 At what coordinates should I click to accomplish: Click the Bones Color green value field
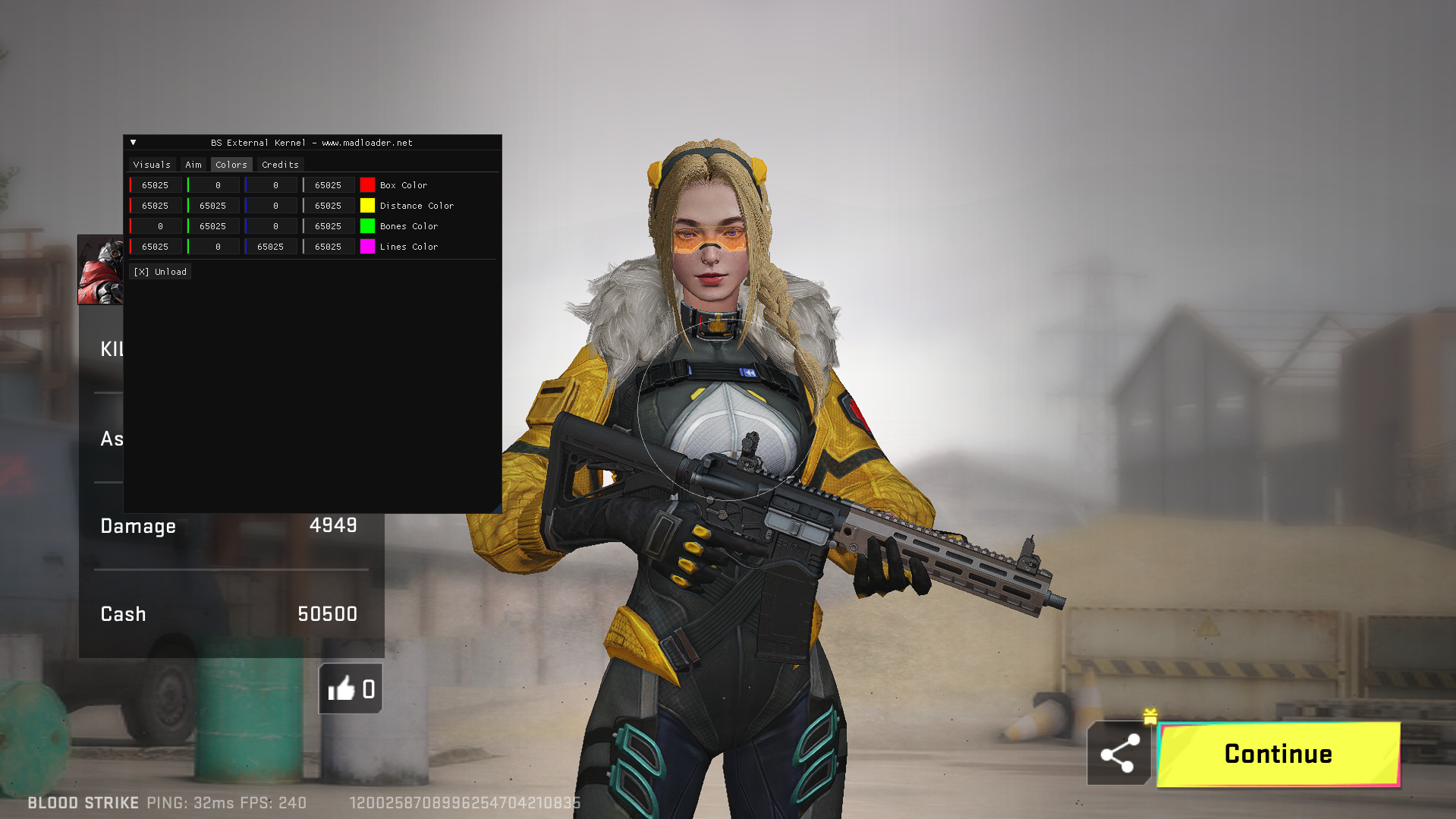click(x=213, y=225)
